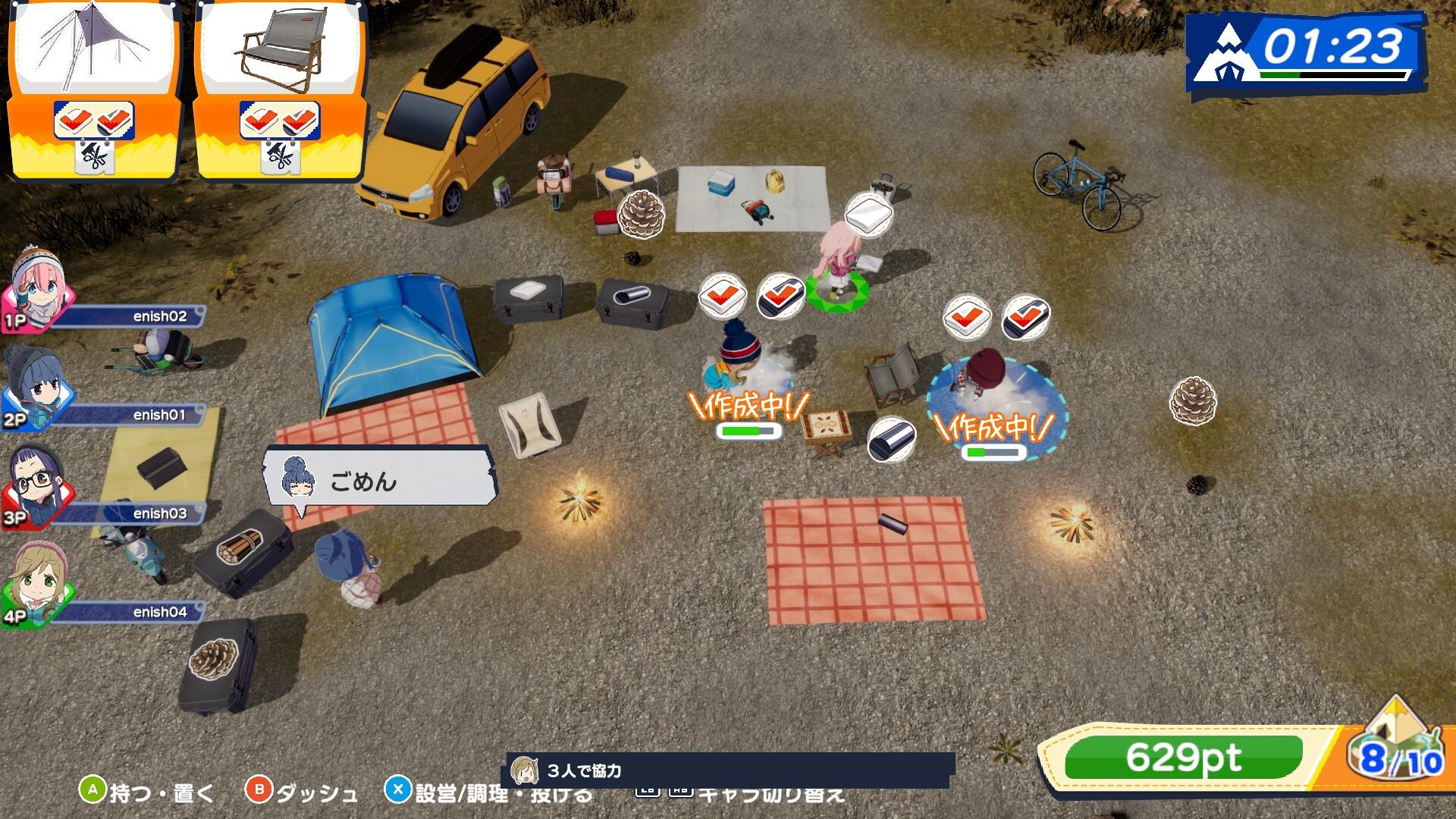Viewport: 1456px width, 819px height.
Task: Expand the enish03 player name banner
Action: click(x=136, y=512)
